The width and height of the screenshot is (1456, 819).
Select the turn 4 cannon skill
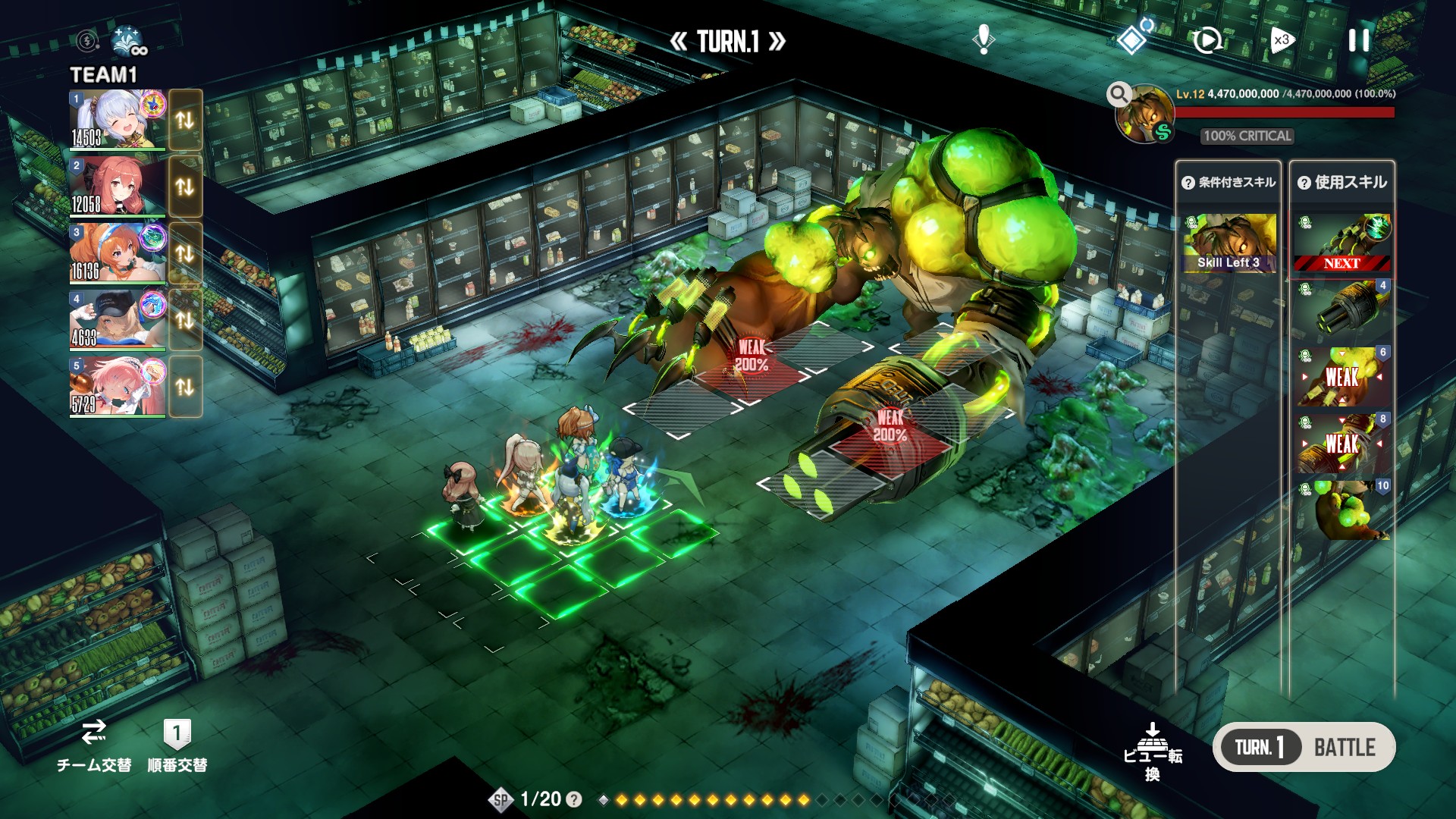coord(1341,309)
